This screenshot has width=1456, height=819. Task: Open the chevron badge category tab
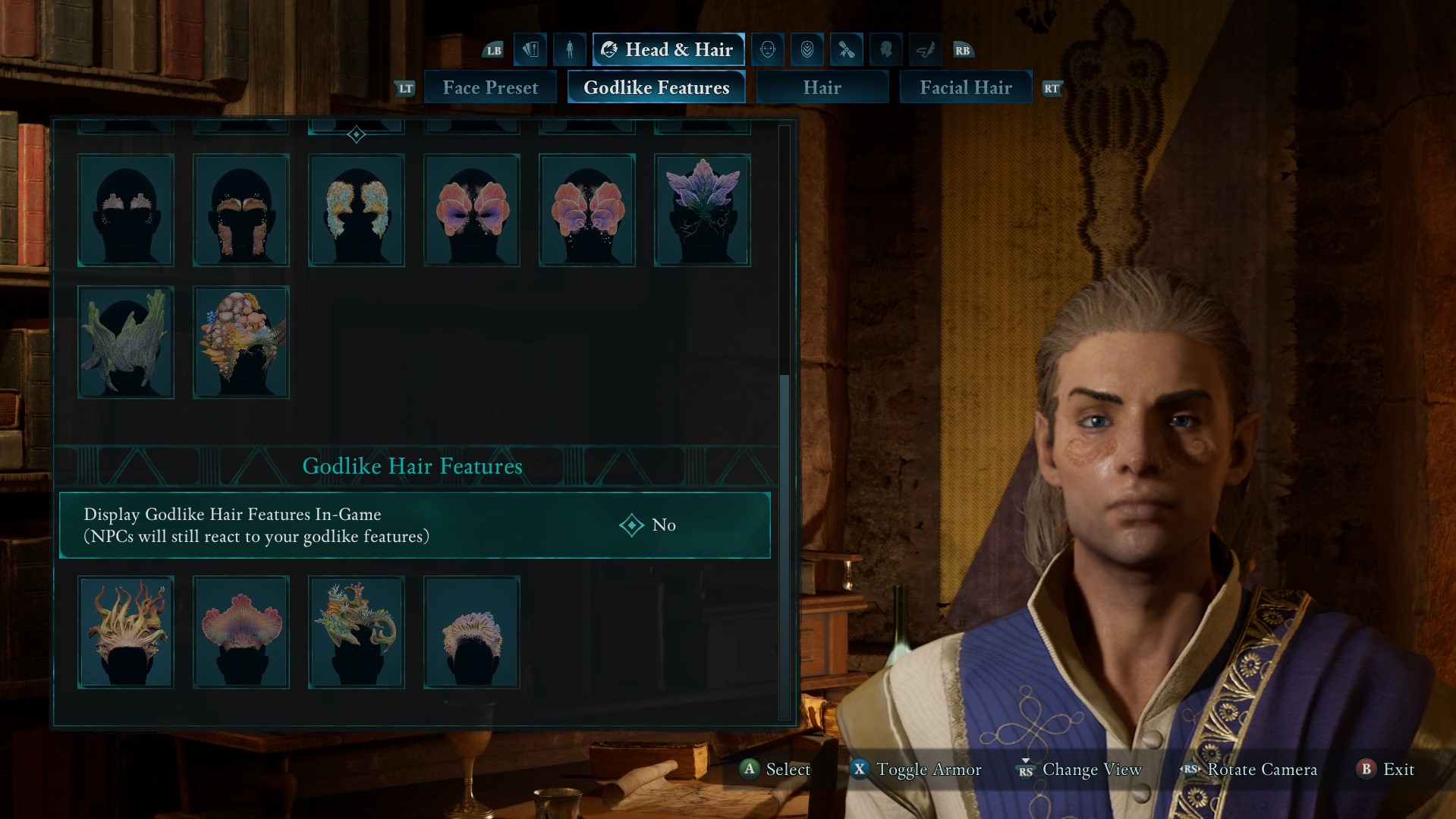[807, 50]
